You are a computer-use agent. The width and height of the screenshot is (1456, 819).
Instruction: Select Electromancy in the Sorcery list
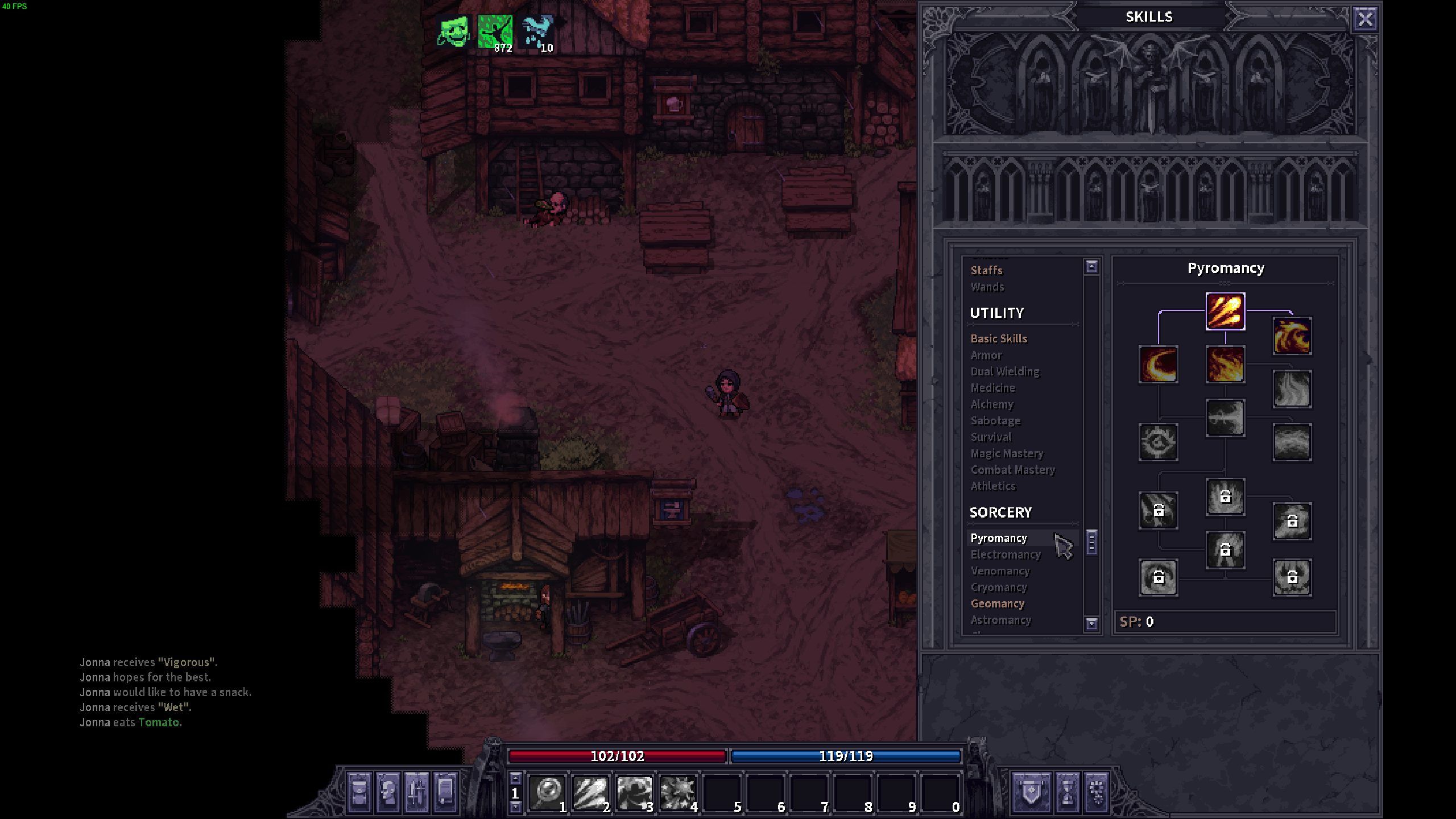[1005, 554]
